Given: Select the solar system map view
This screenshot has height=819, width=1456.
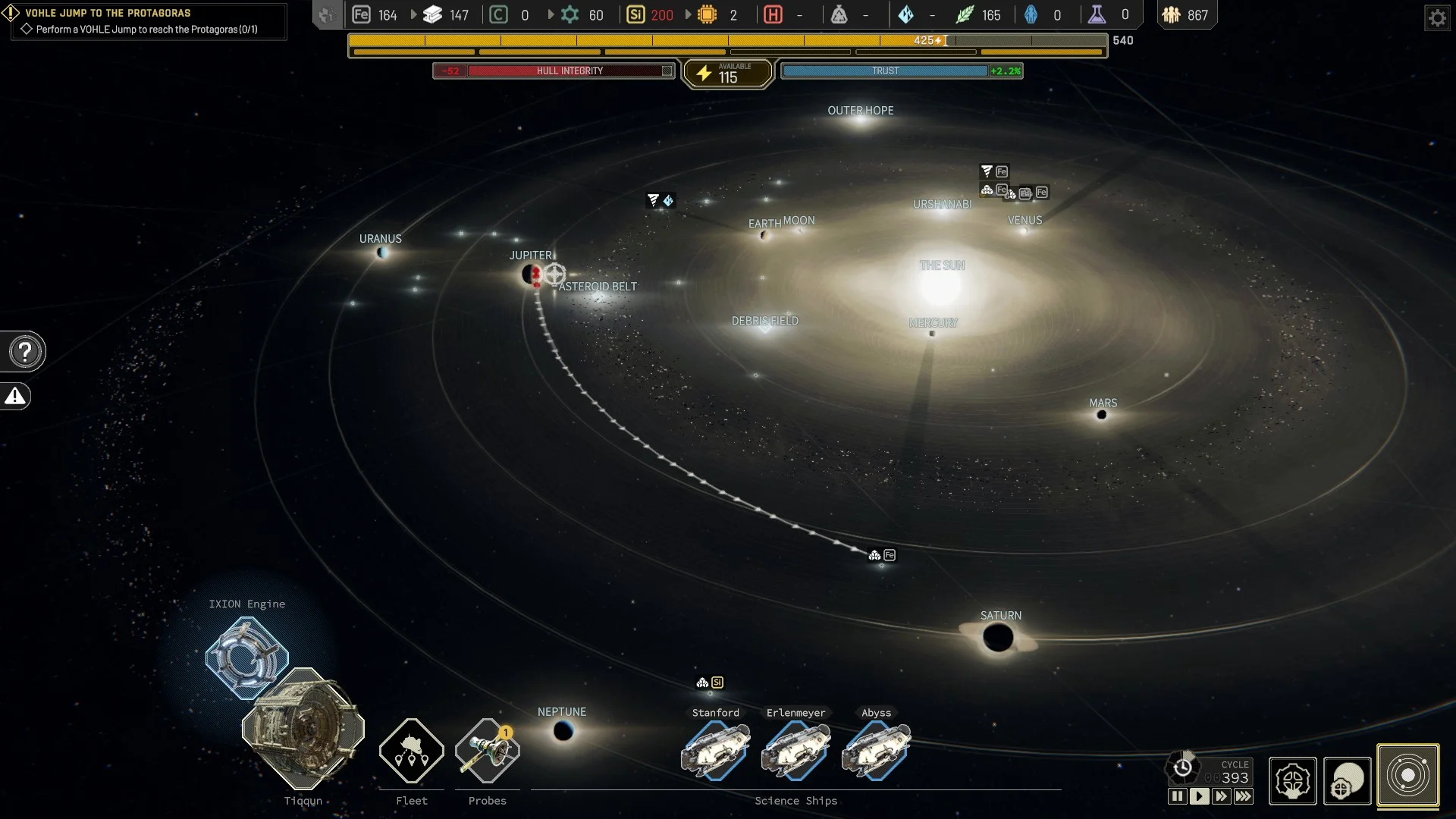Looking at the screenshot, I should tap(1407, 776).
